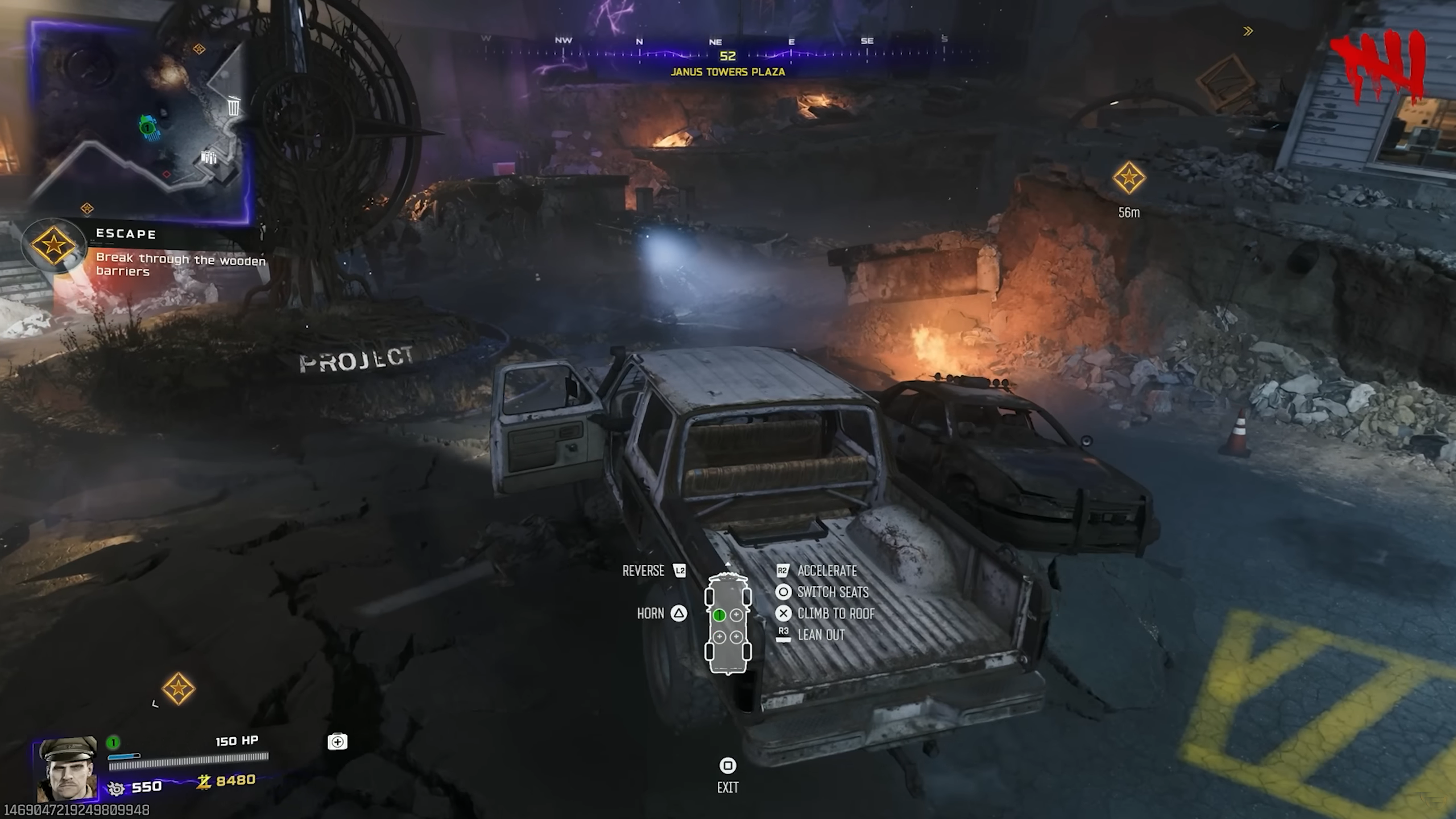Select the Switch Seats circle icon

tap(784, 592)
